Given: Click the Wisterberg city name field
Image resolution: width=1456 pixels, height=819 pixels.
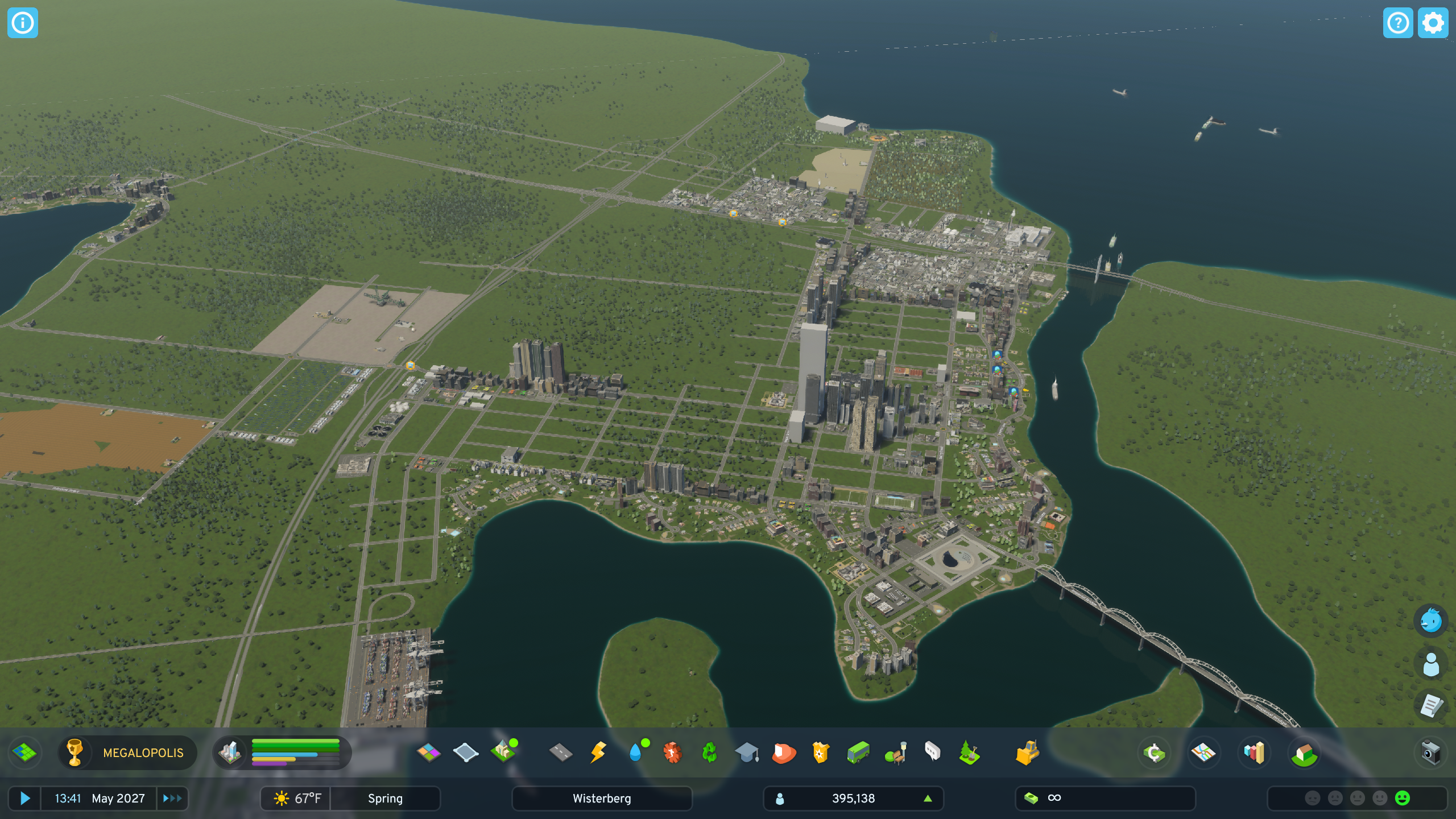Looking at the screenshot, I should pos(602,798).
